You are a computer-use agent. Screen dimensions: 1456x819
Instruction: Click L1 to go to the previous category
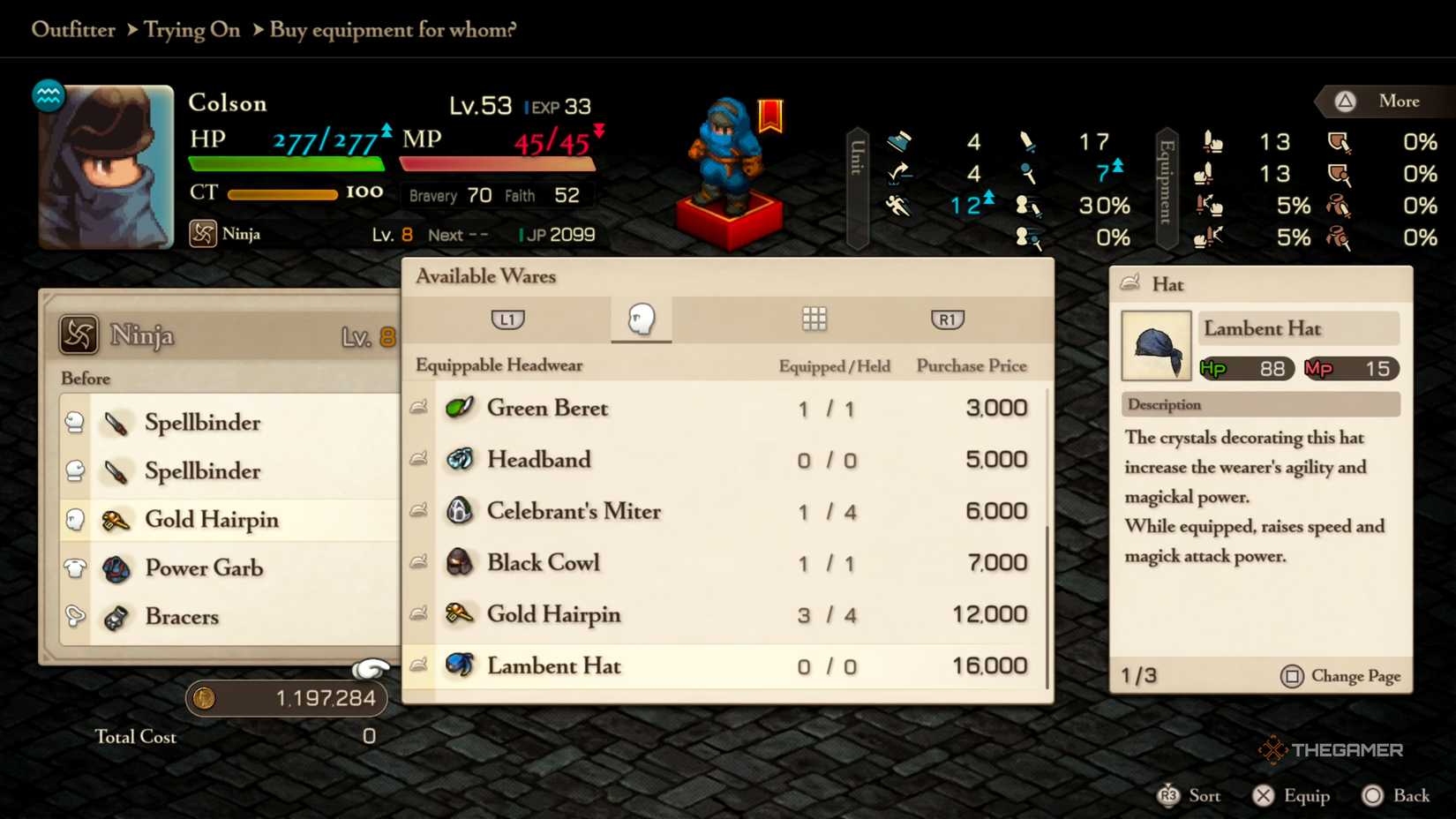(507, 319)
